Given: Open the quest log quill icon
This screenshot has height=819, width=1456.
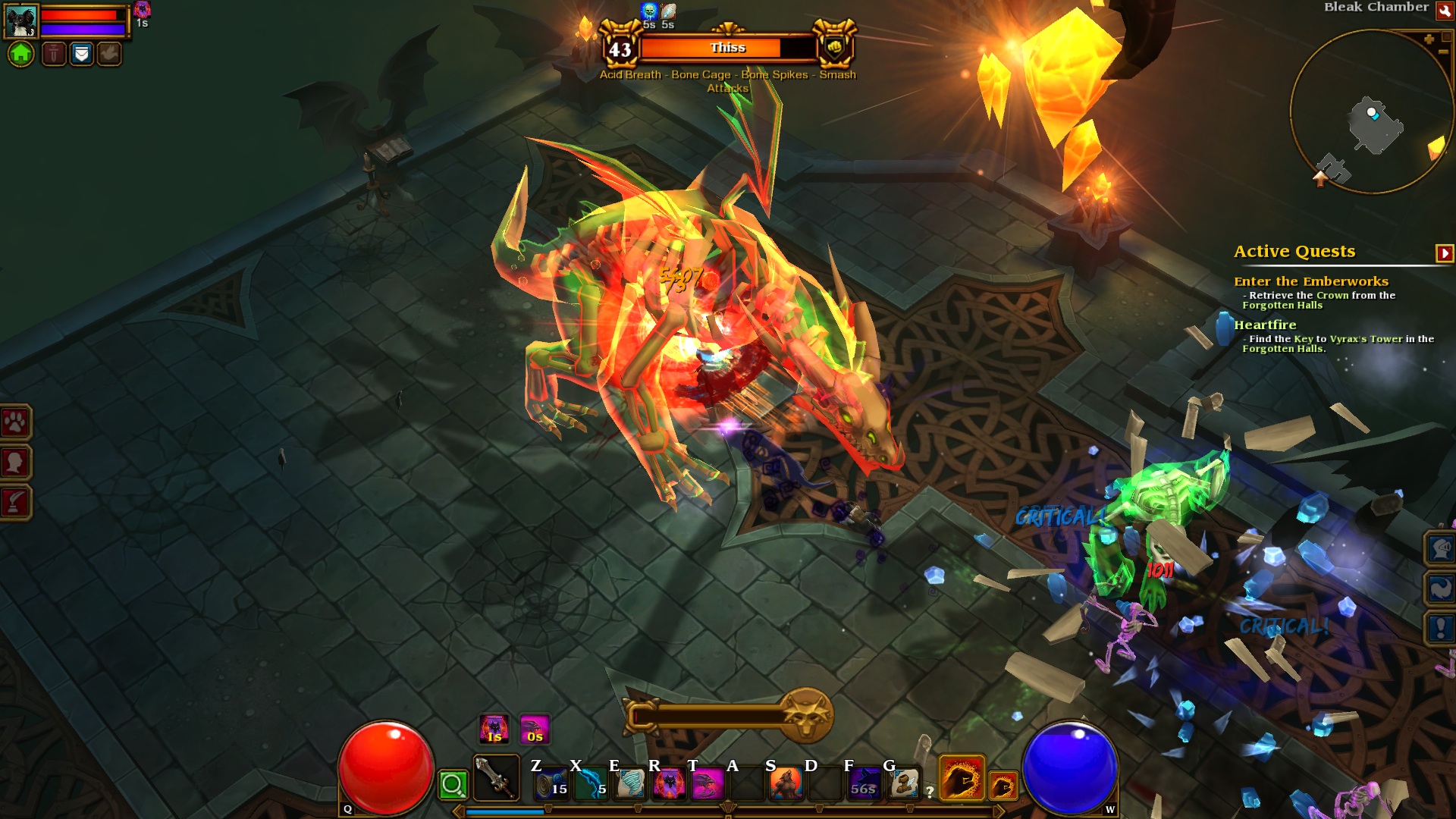Looking at the screenshot, I should (14, 500).
